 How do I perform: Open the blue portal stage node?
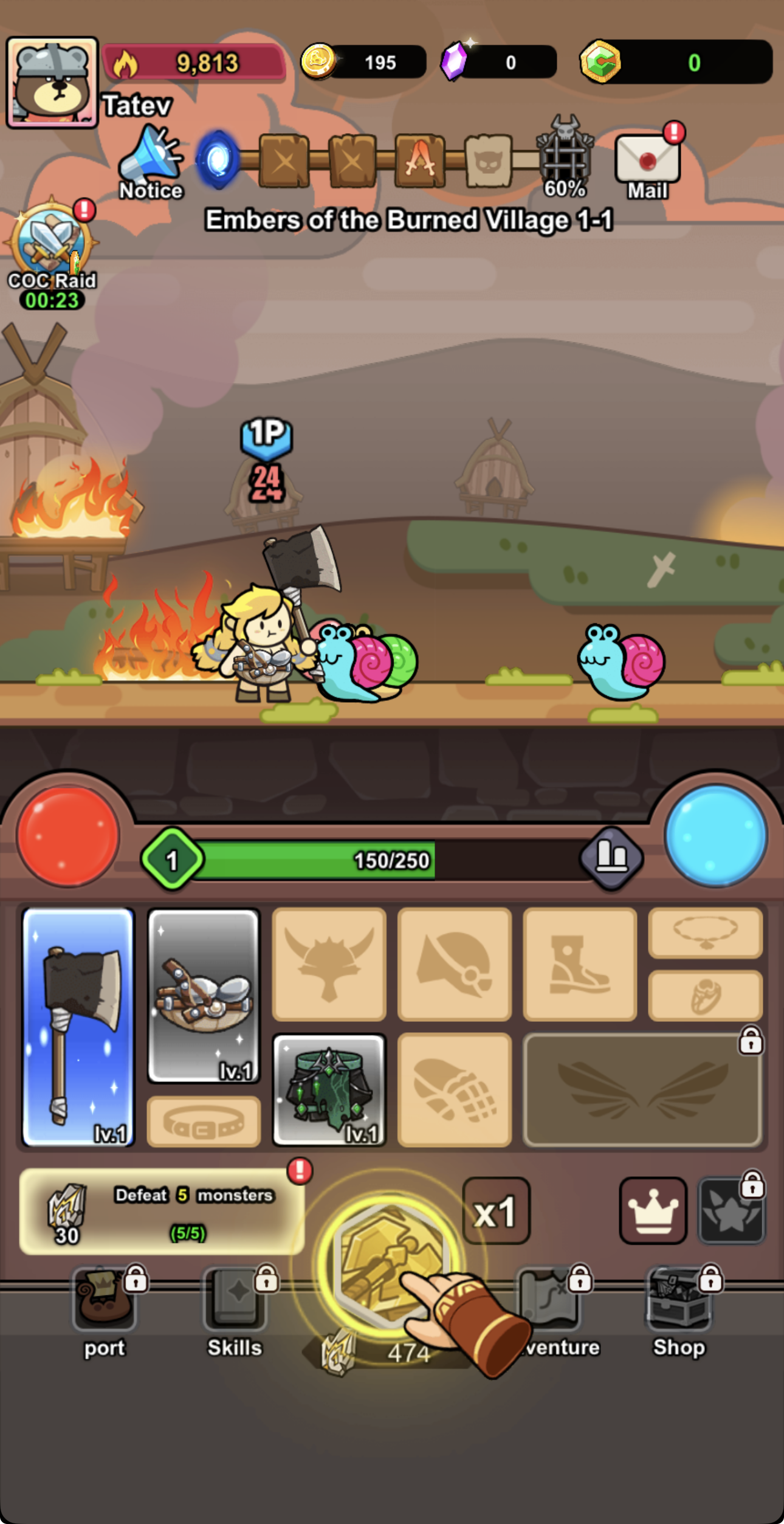pyautogui.click(x=216, y=159)
